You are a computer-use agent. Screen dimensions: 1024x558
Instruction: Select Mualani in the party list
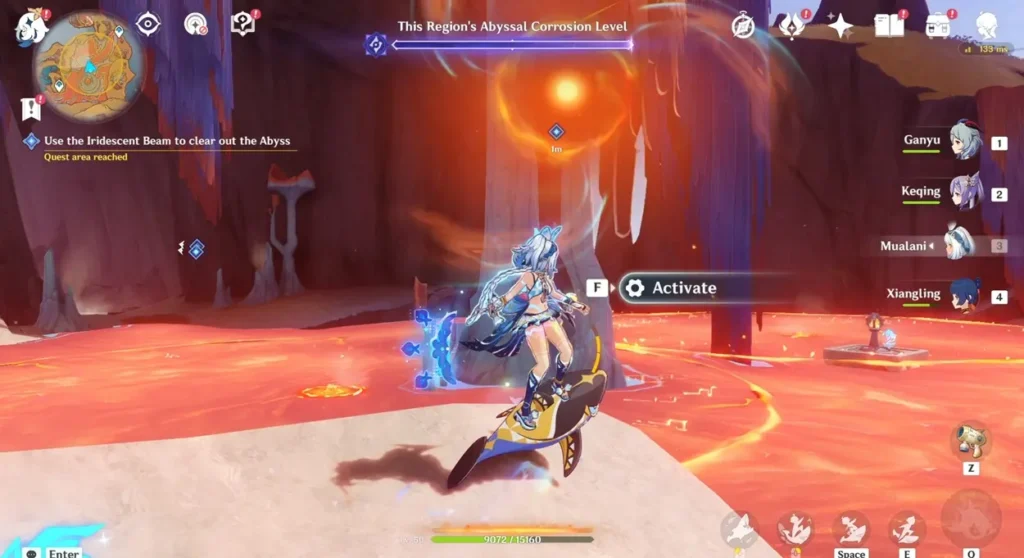tap(964, 245)
